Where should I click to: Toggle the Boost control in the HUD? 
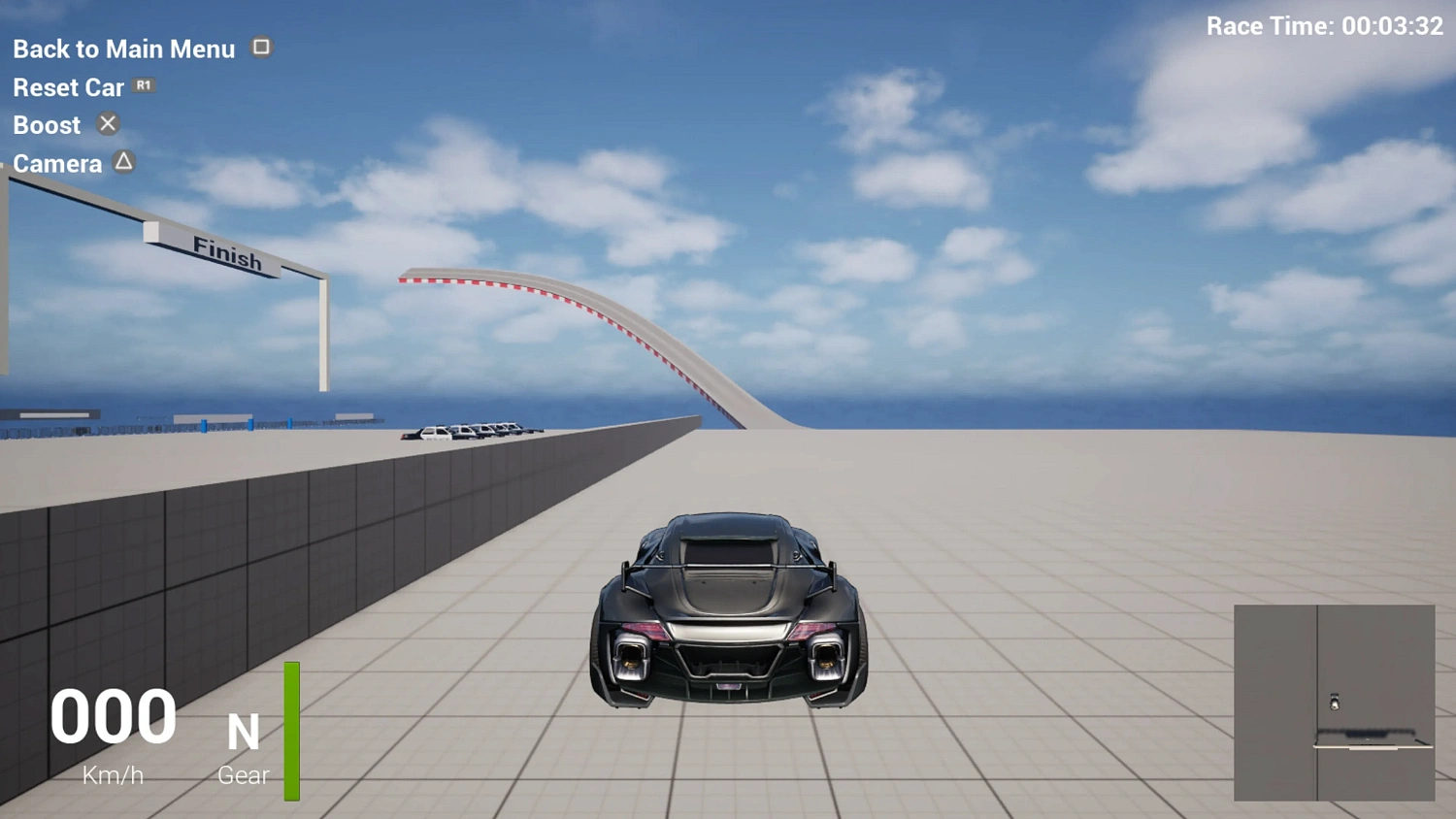coord(47,124)
